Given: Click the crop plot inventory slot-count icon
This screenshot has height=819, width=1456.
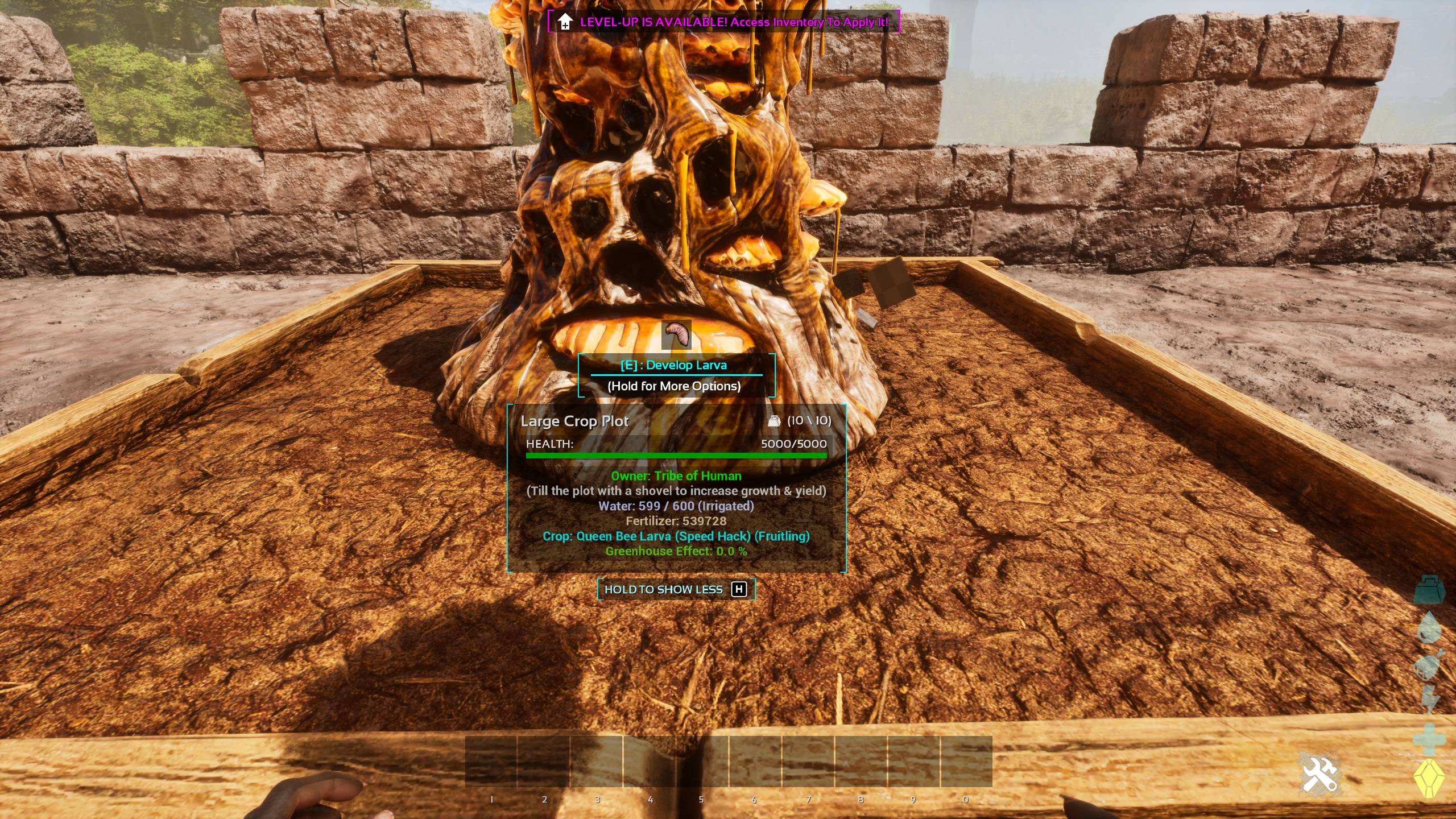Looking at the screenshot, I should [774, 421].
